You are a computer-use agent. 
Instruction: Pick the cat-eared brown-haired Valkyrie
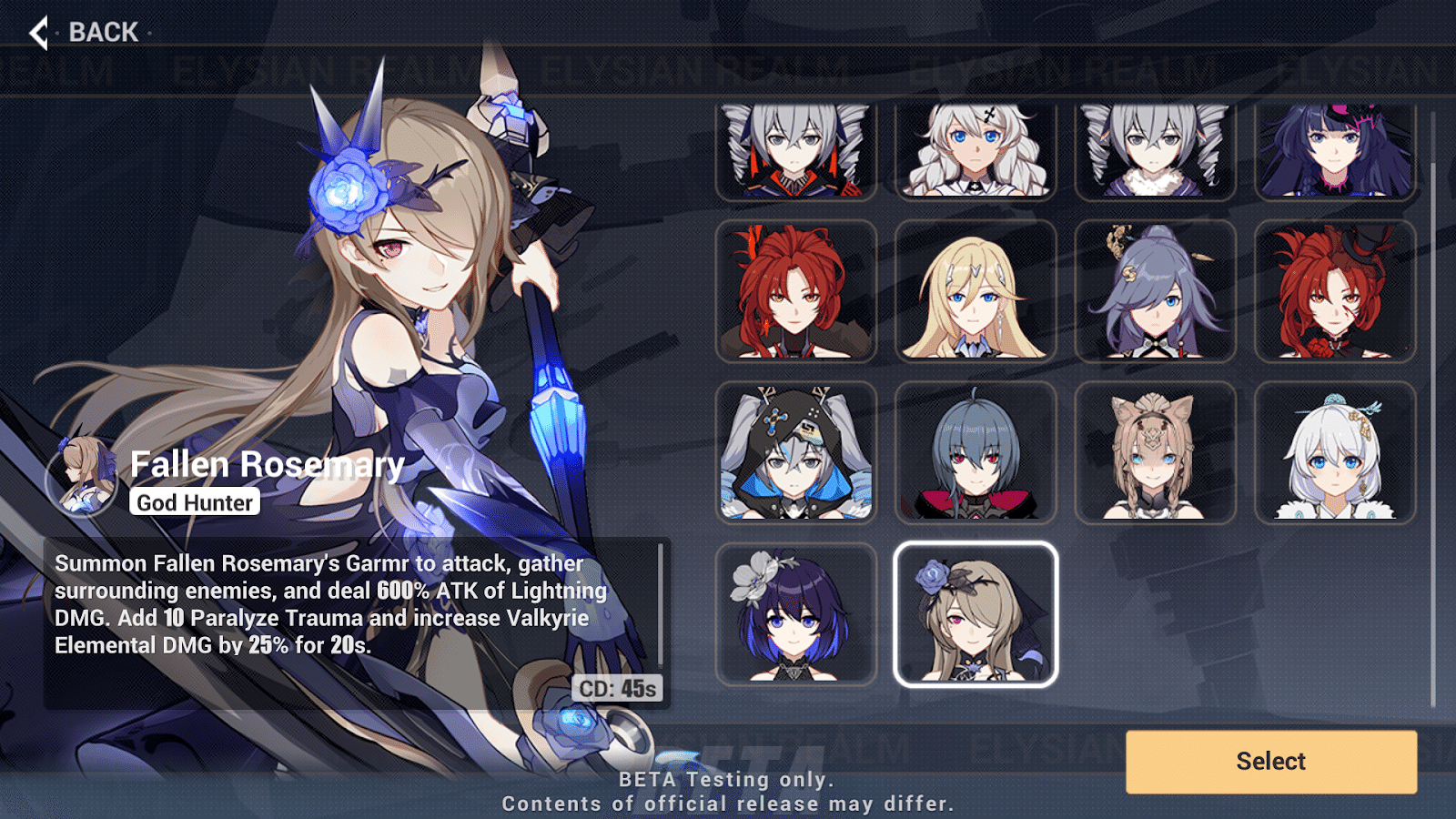[x=1155, y=452]
